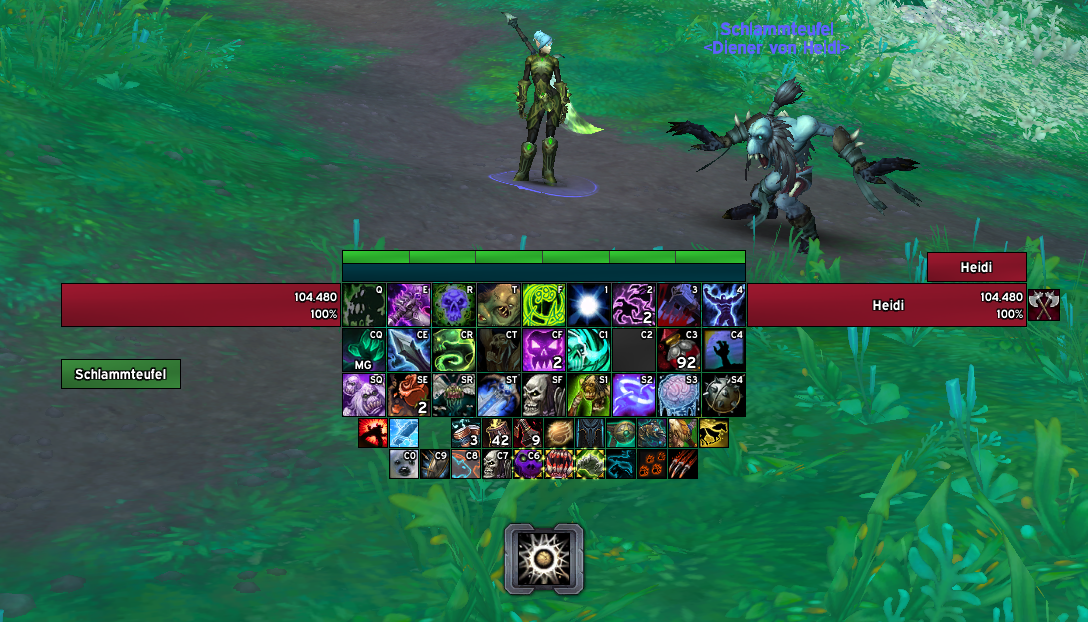The height and width of the screenshot is (622, 1088).
Task: Open the crossed axes class icon
Action: pyautogui.click(x=1044, y=305)
